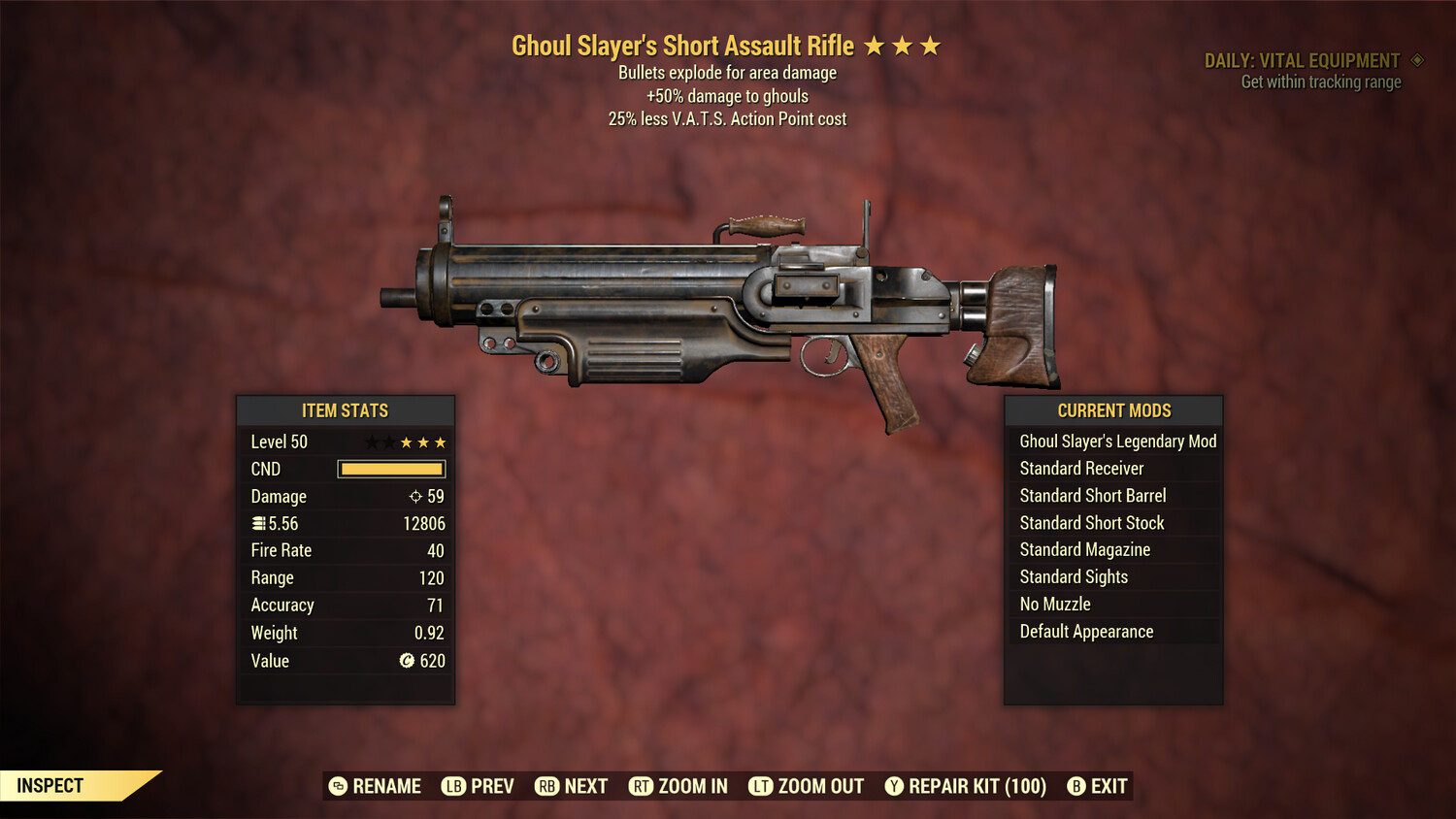1456x819 pixels.
Task: Toggle the first dimmed star in Level 50 row
Action: 371,442
